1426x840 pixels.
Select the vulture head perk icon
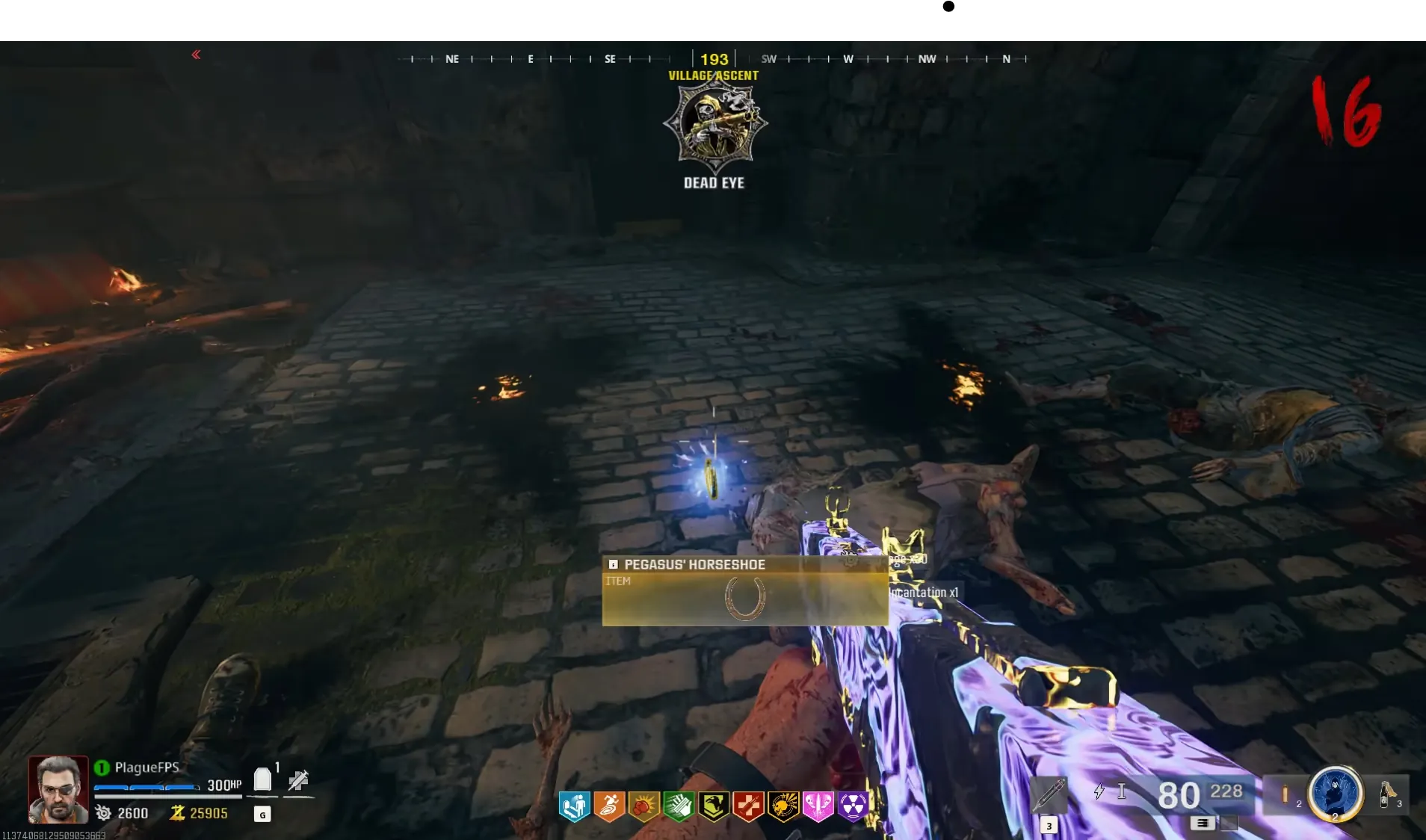(714, 806)
